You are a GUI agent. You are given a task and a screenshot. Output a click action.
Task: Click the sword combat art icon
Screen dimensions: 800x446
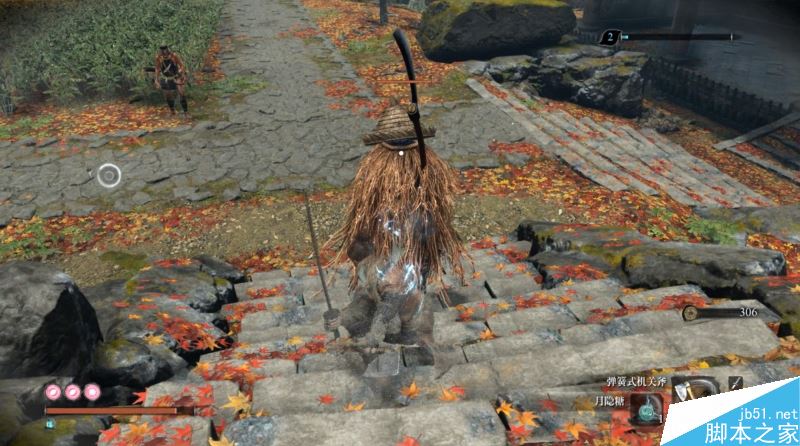tap(736, 383)
